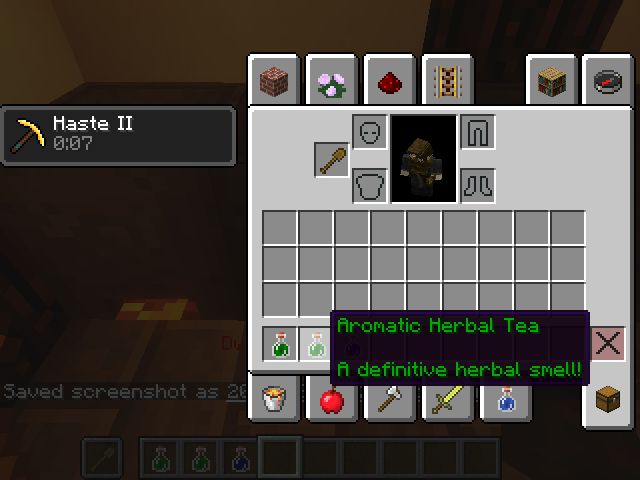This screenshot has height=480, width=640.
Task: Click the chest Survival Inventory tab
Action: [607, 400]
